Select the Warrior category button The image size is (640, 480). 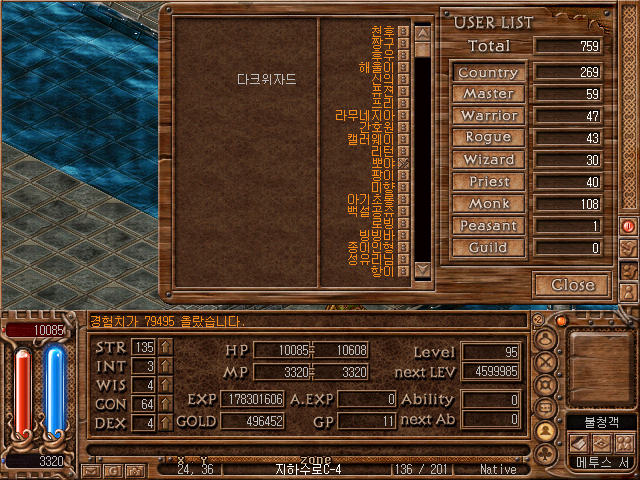point(488,116)
